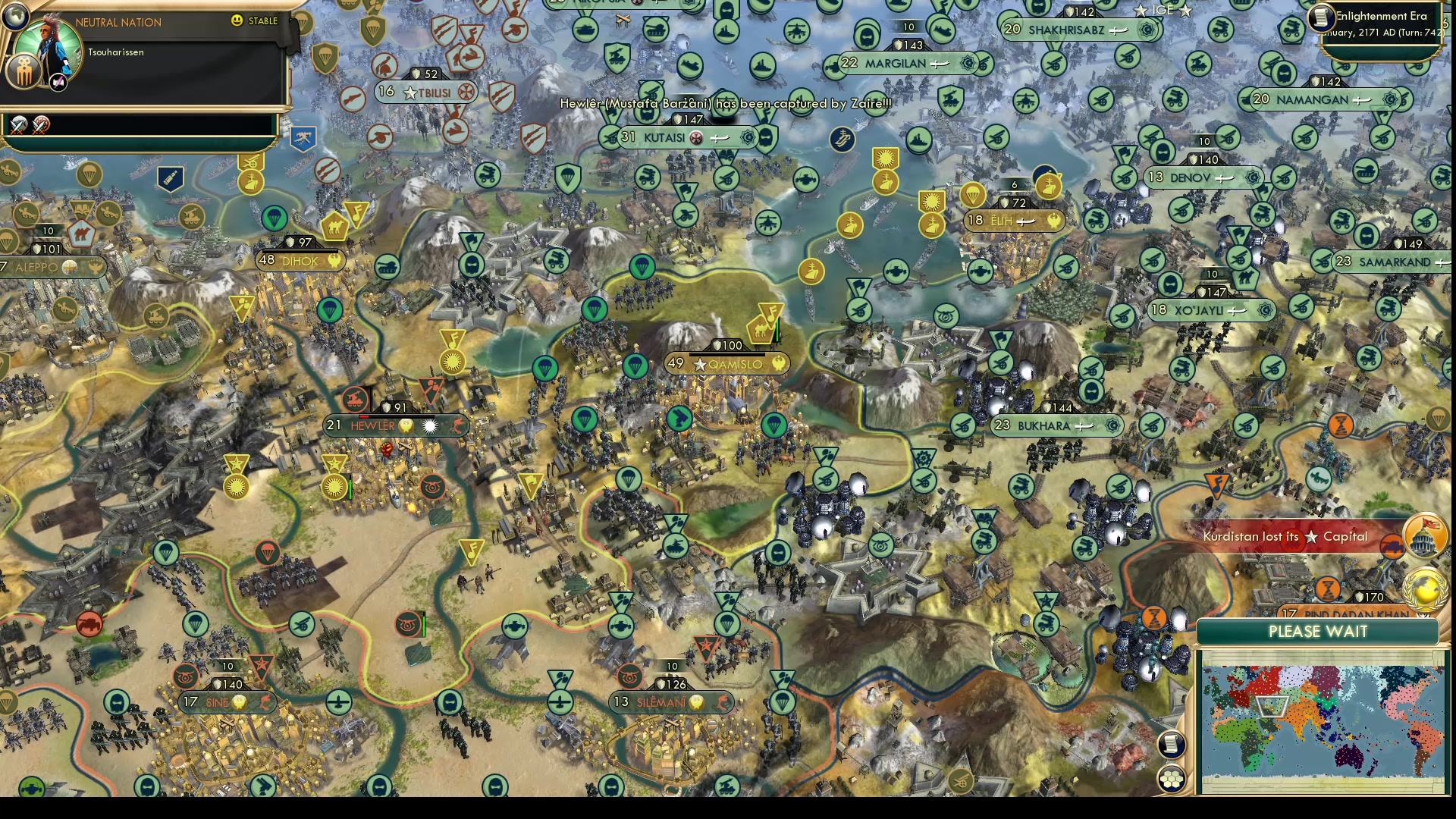Open the notification log scroll icon above hex toggle
Screen dimensions: 1456x819
(x=1170, y=745)
